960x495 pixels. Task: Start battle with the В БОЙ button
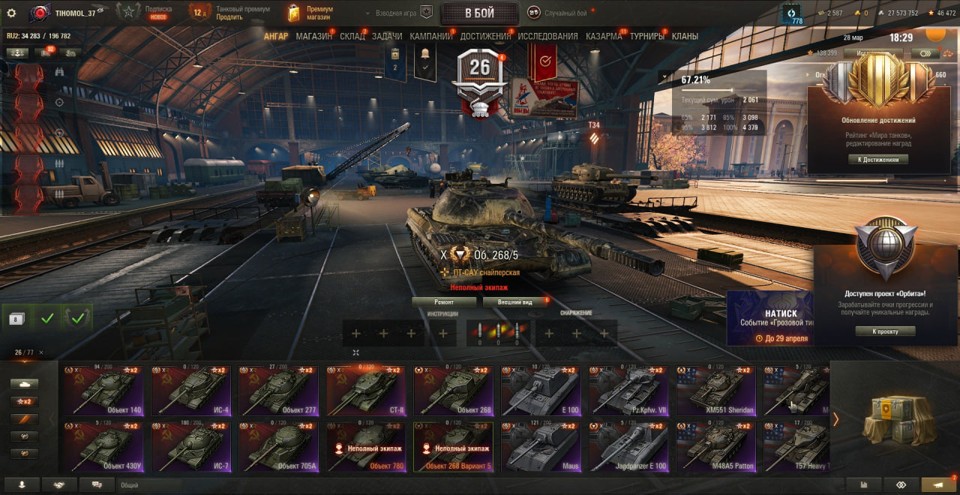coord(478,13)
